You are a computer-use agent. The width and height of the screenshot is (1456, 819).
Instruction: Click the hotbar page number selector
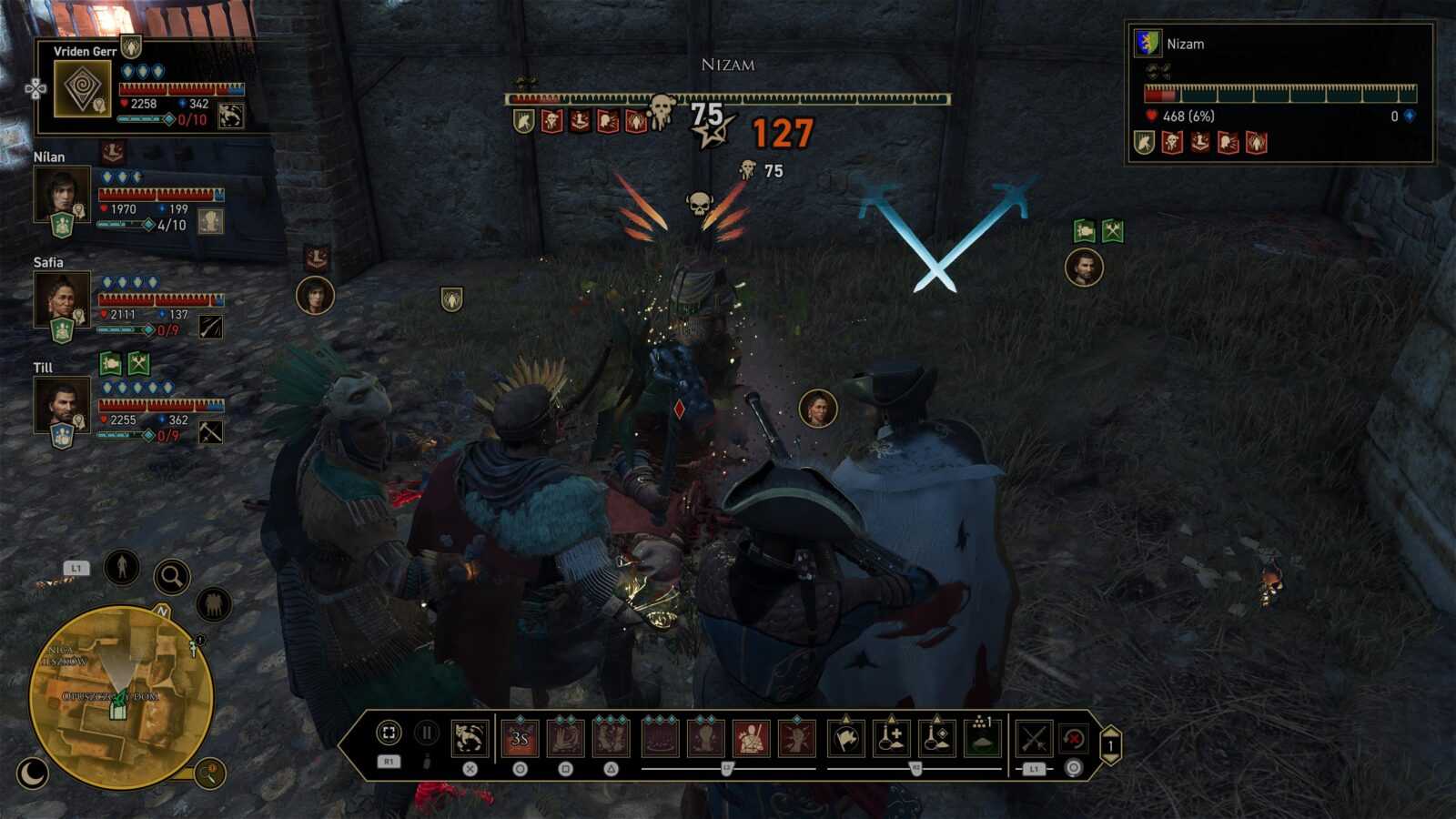pos(1110,745)
